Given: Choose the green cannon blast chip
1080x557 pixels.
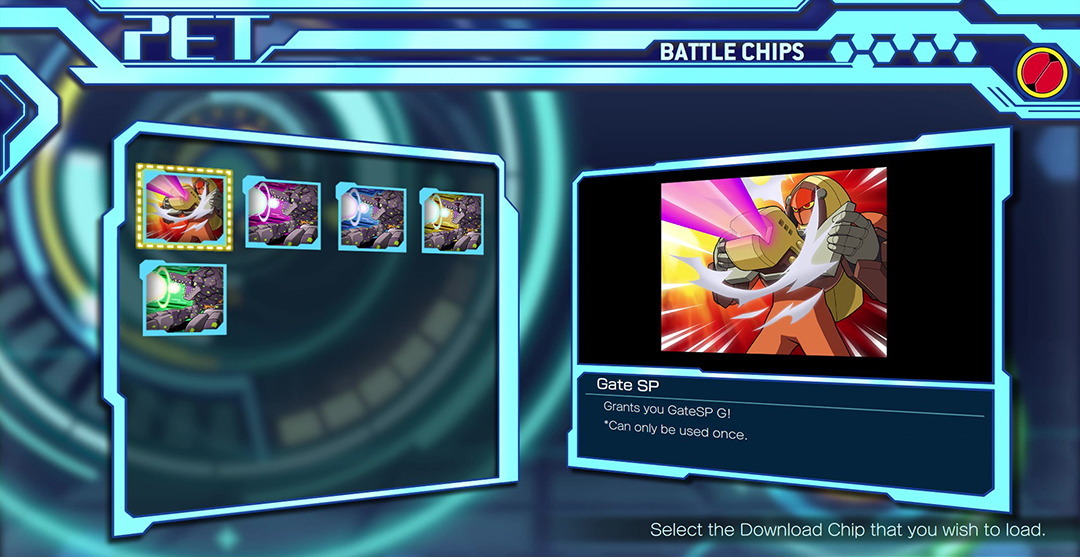Looking at the screenshot, I should (x=184, y=298).
